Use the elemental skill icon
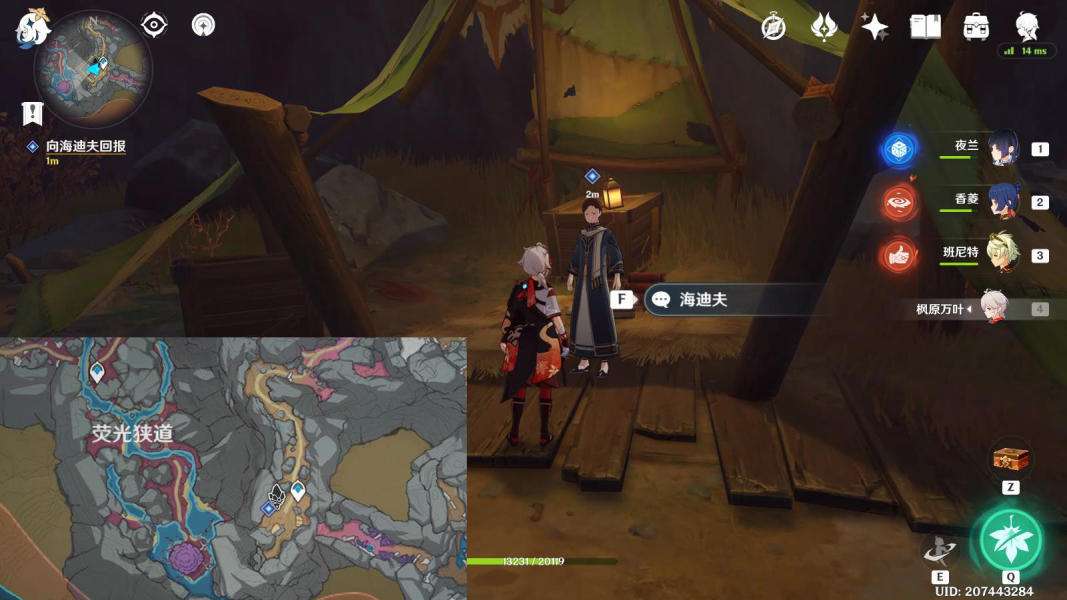This screenshot has width=1067, height=600. tap(939, 549)
